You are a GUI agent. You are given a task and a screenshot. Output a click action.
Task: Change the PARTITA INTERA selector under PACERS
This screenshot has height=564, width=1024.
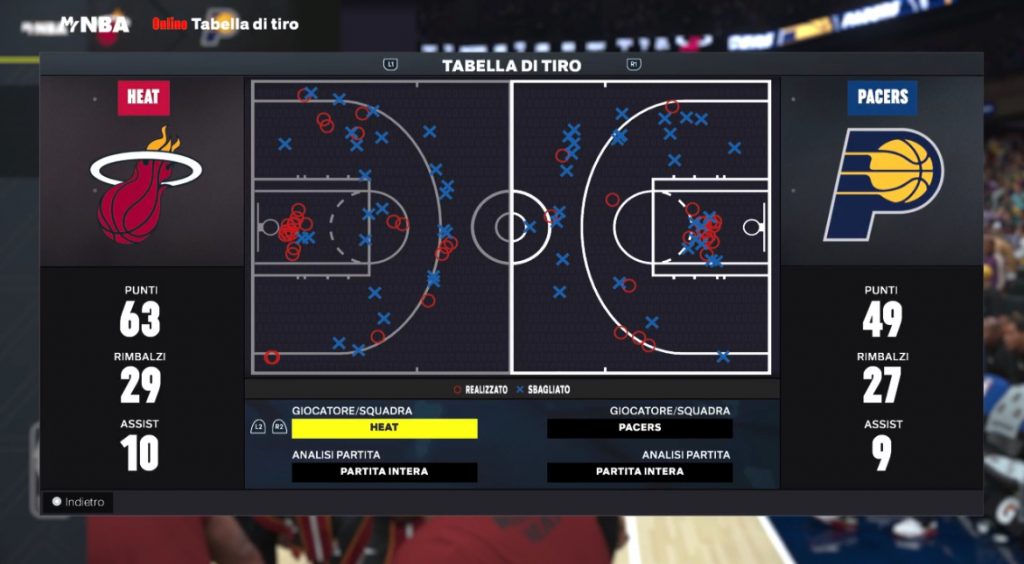click(640, 472)
